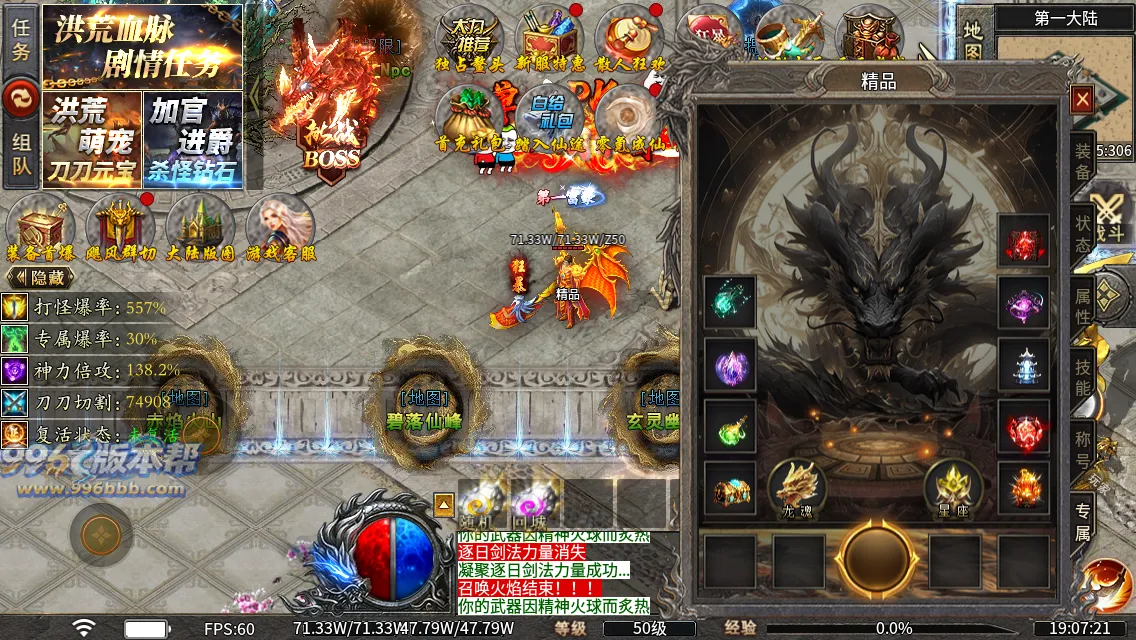Open the 星座 constellation slot

click(952, 488)
